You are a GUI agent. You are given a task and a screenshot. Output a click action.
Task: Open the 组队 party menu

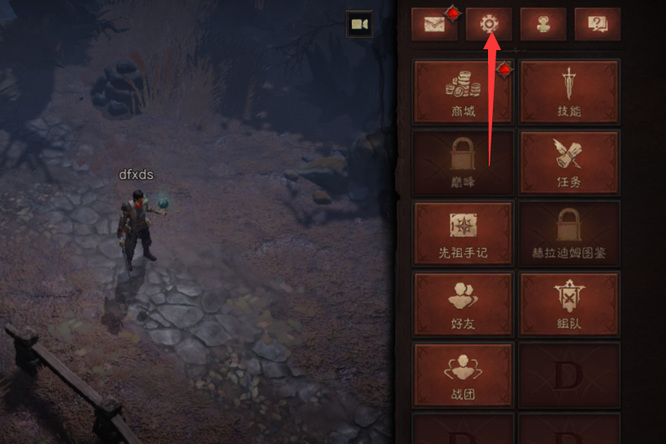click(x=570, y=305)
